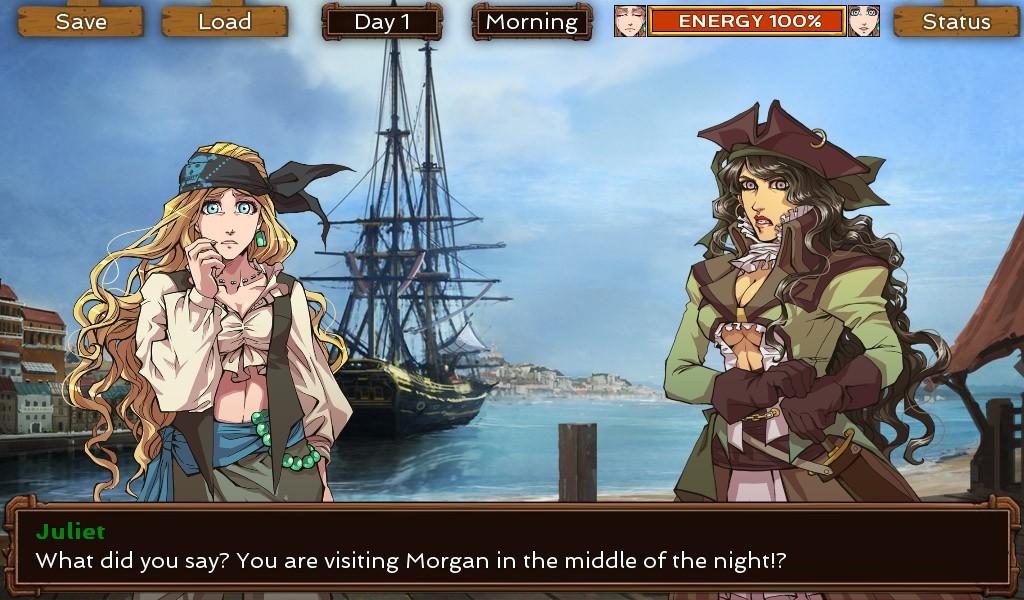Screen dimensions: 1024x600
Task: Click the Save button
Action: point(81,21)
